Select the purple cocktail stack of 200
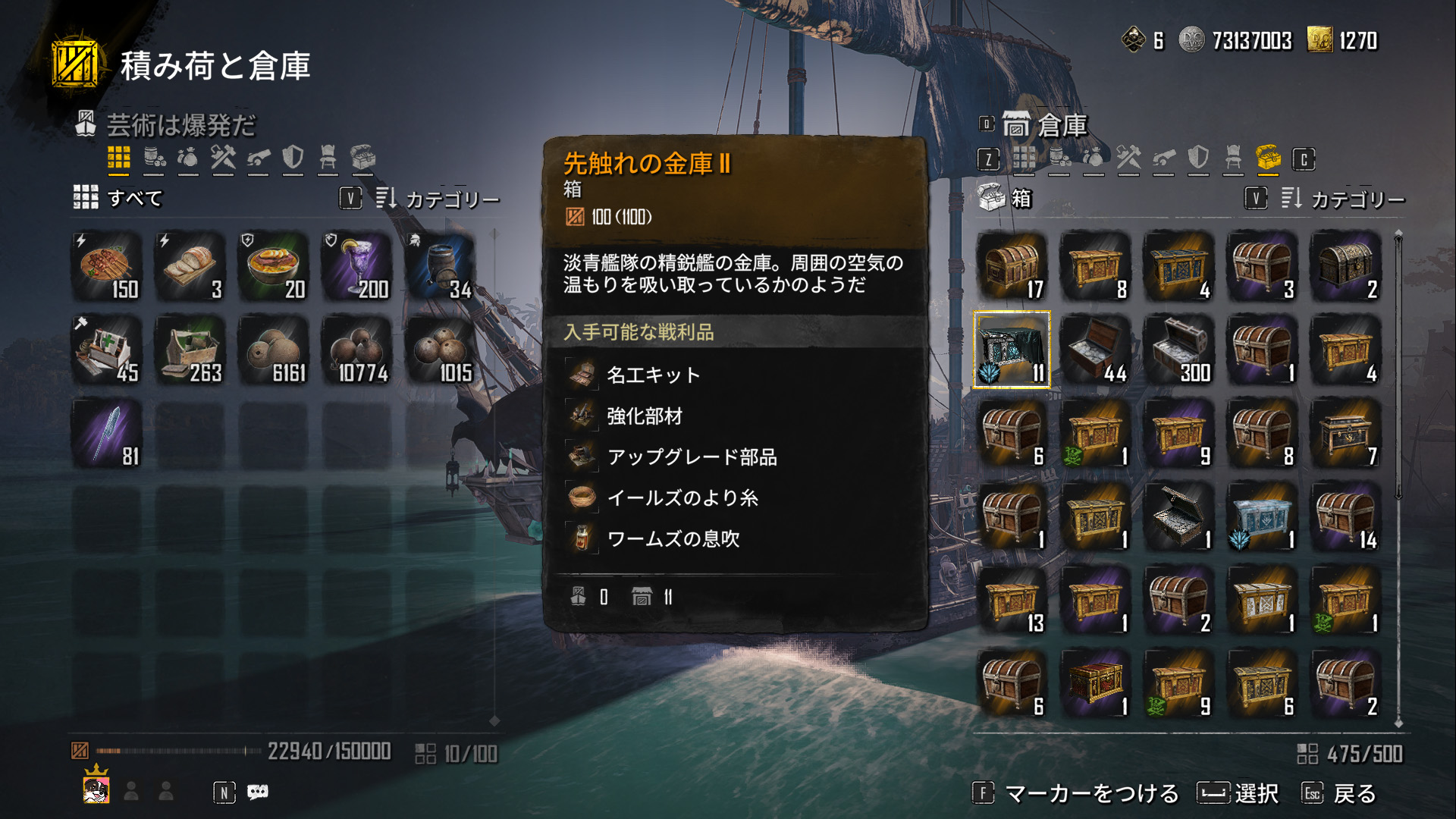This screenshot has height=819, width=1456. point(356,267)
